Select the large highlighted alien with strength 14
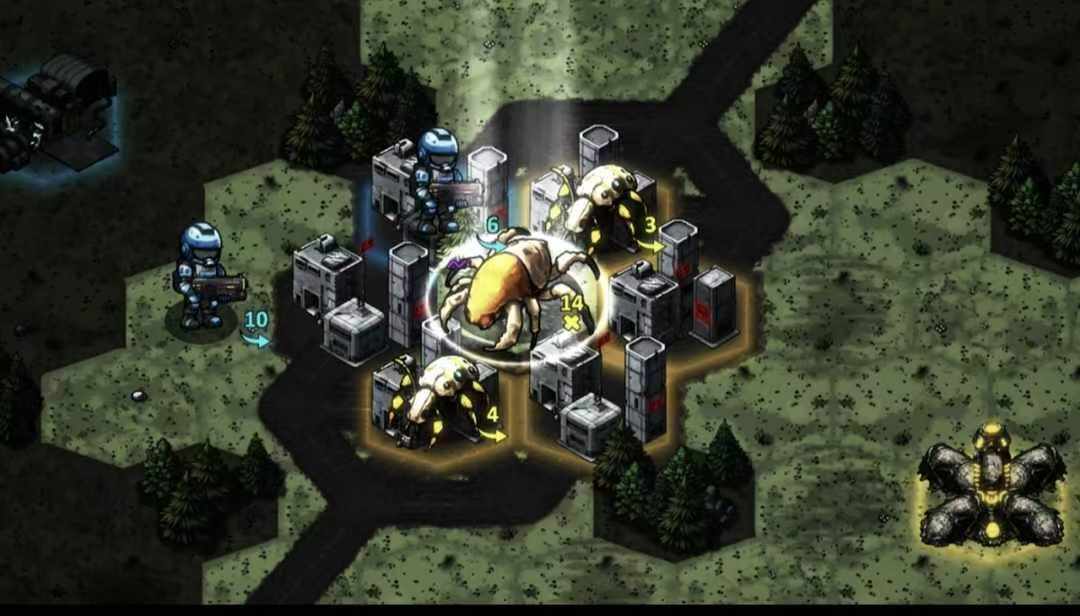 coord(510,290)
